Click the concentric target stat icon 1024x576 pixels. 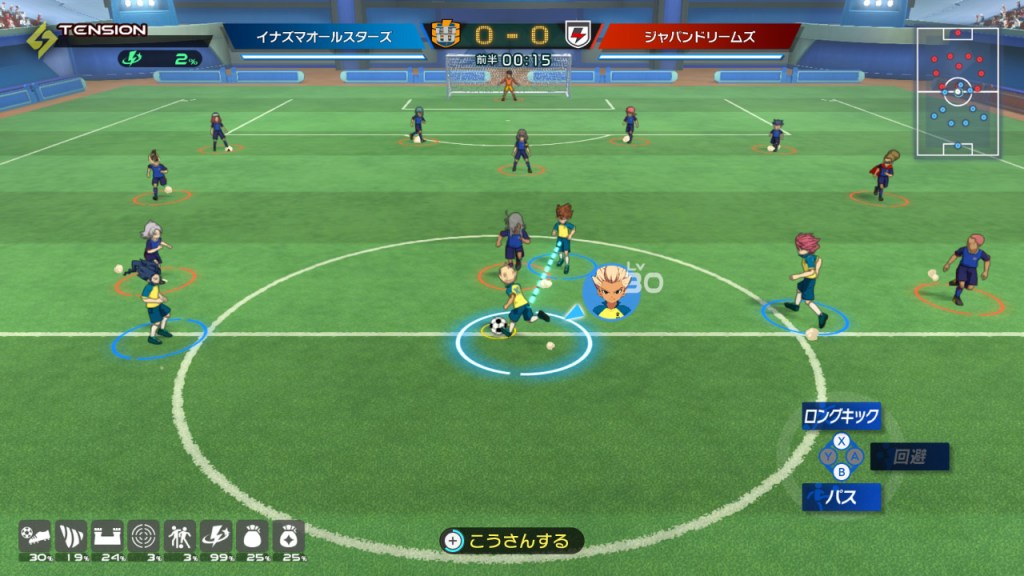point(143,535)
